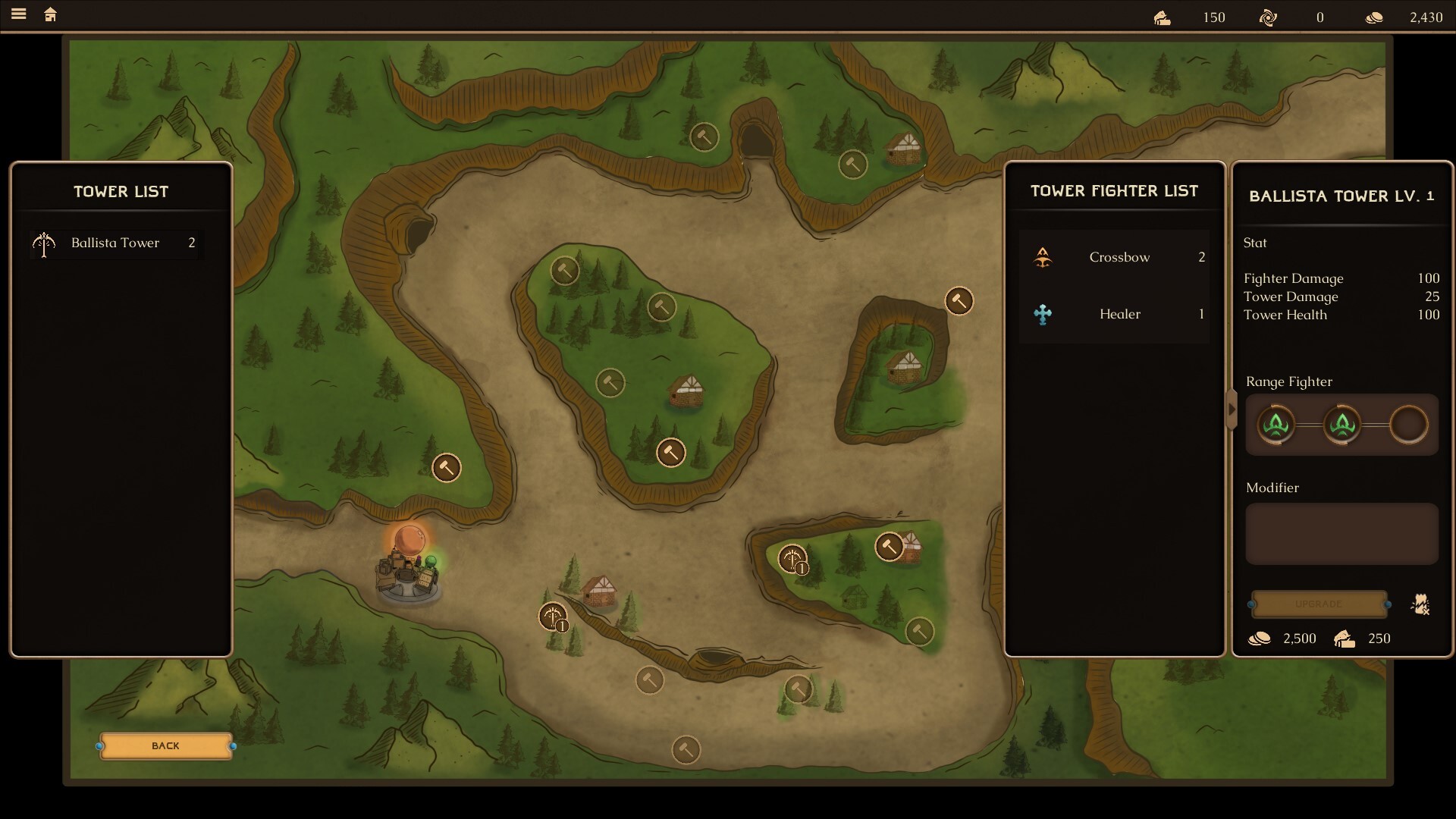Image resolution: width=1456 pixels, height=819 pixels.
Task: Click the BACK button
Action: [x=165, y=746]
